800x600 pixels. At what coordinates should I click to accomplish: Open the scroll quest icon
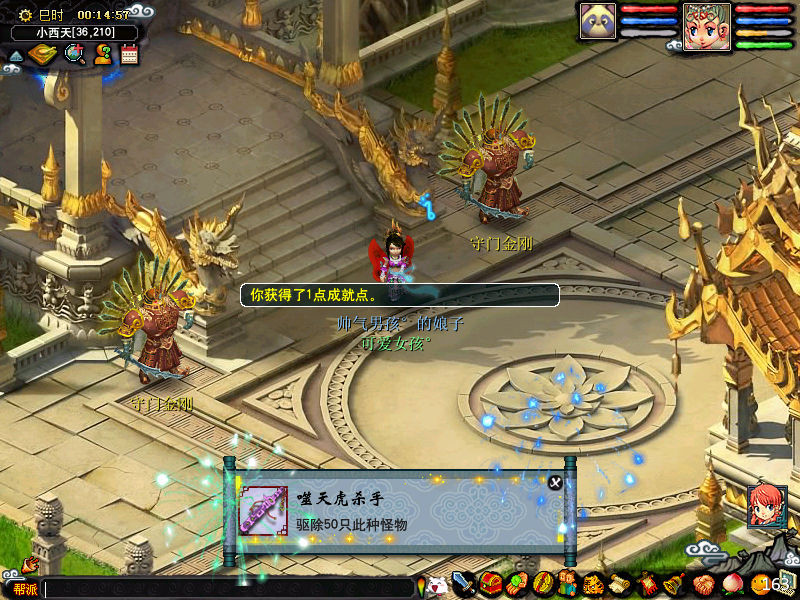(x=620, y=583)
